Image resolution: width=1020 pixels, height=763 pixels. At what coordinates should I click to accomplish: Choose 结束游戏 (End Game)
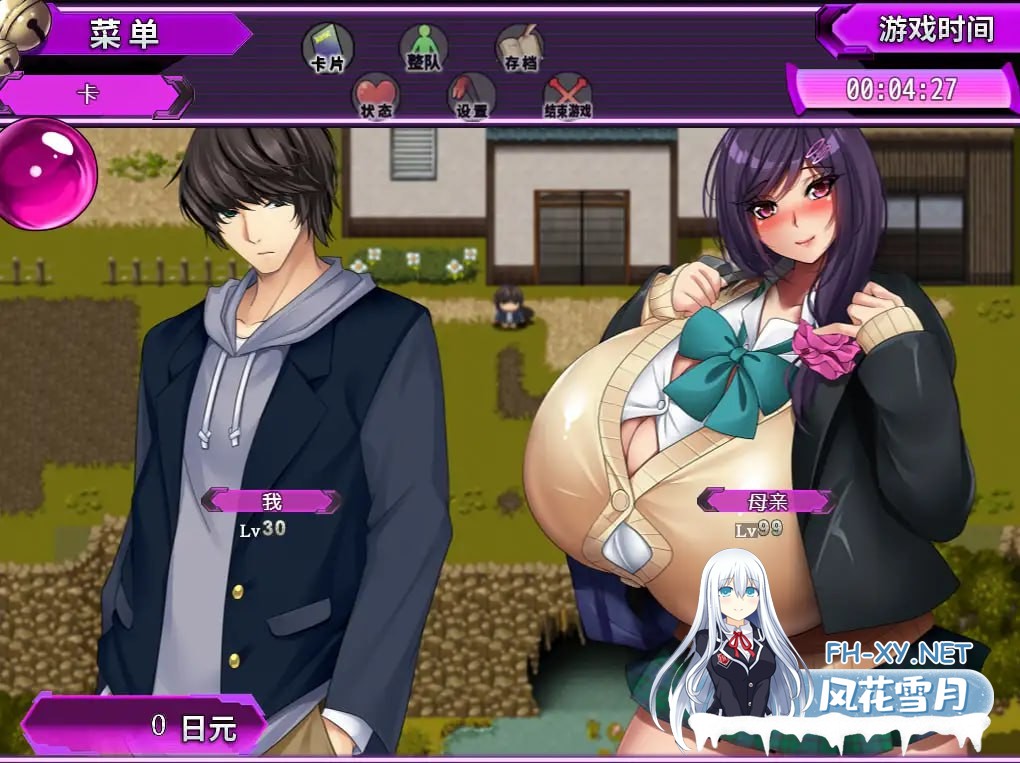click(567, 97)
